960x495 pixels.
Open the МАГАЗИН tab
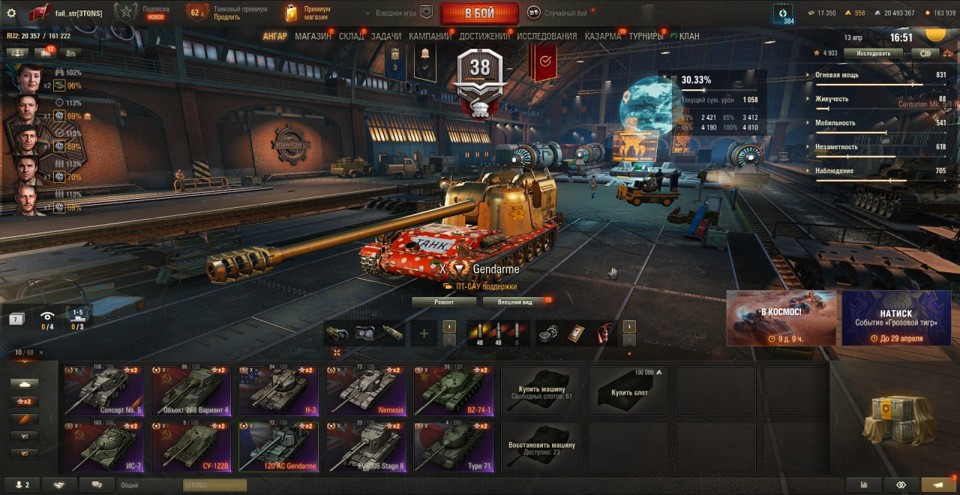point(314,36)
